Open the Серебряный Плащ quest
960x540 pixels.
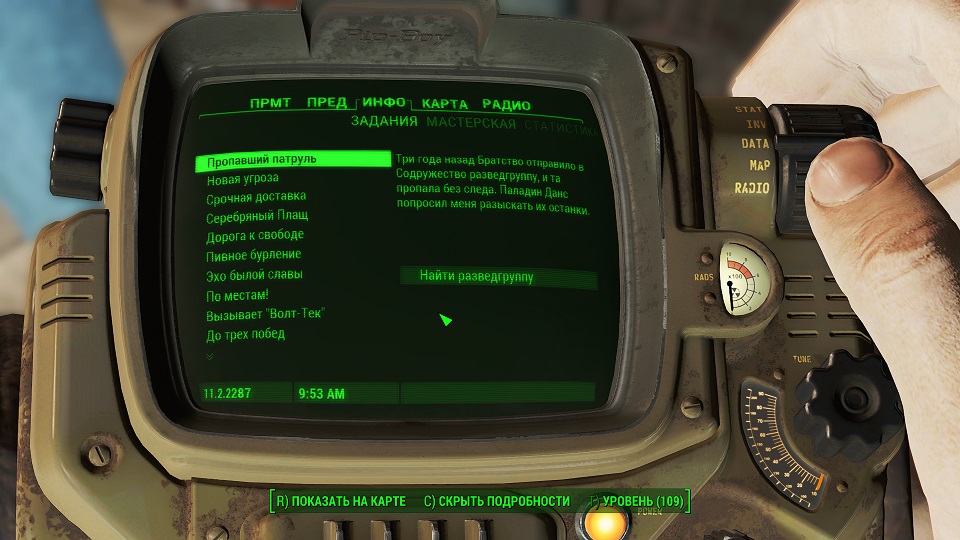[x=257, y=216]
